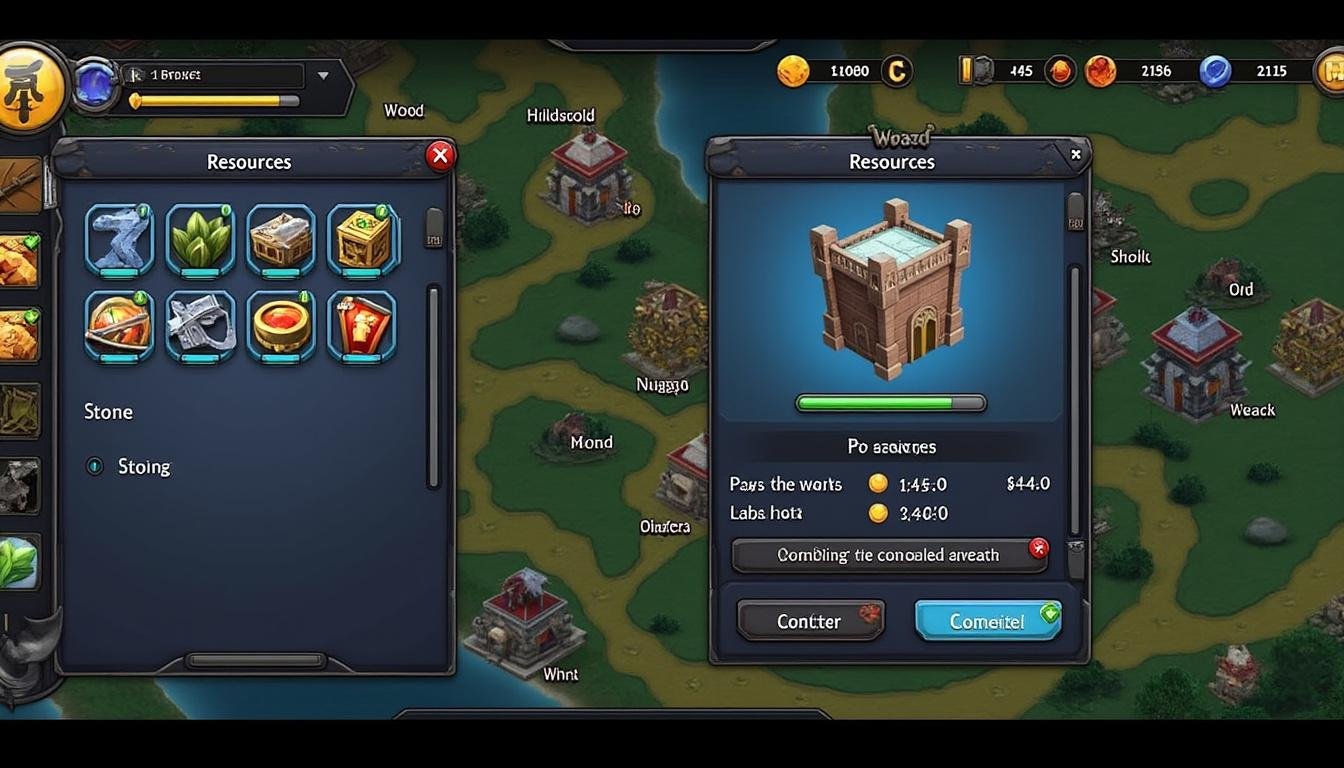1344x768 pixels.
Task: Click the red cancel badge on the combine bar
Action: coord(1038,548)
